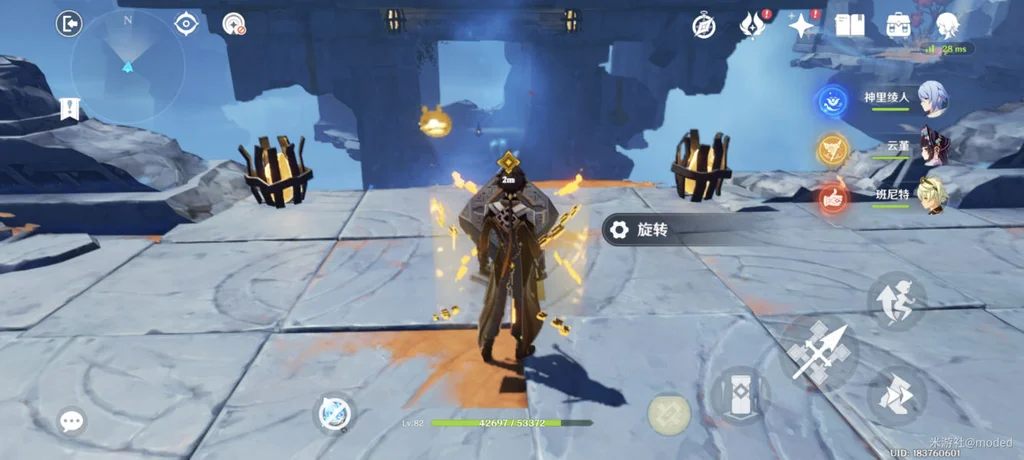1024x460 pixels.
Task: Tap the bookmark alert flag icon
Action: (x=69, y=108)
